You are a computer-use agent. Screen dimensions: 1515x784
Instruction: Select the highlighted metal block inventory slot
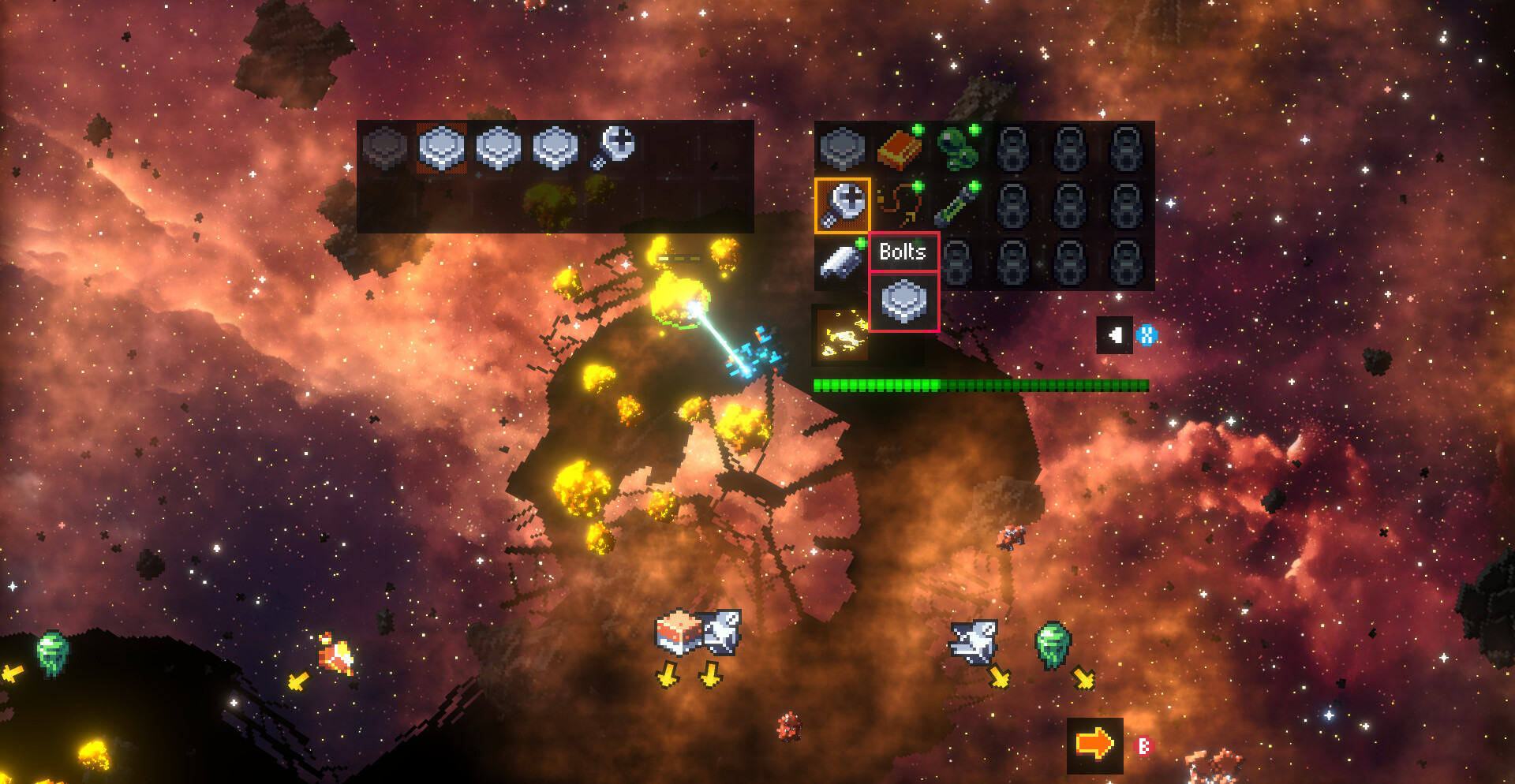(x=441, y=147)
